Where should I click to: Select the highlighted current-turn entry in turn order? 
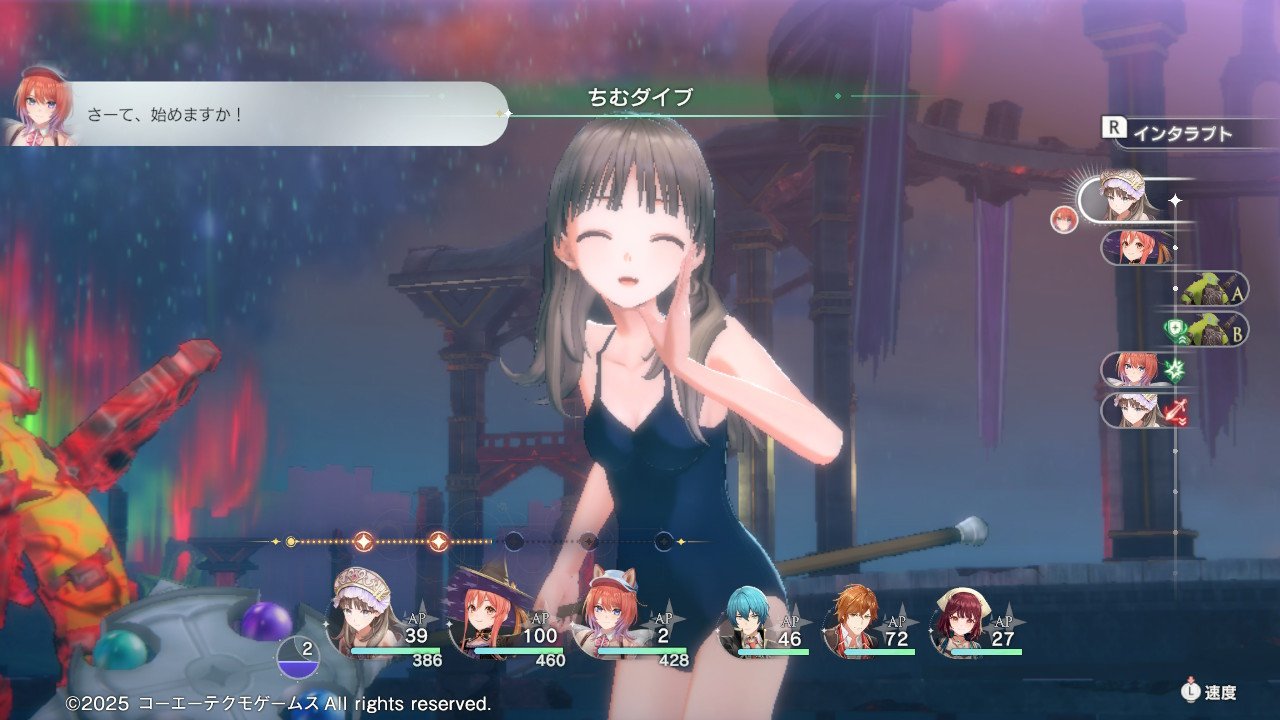click(1126, 196)
